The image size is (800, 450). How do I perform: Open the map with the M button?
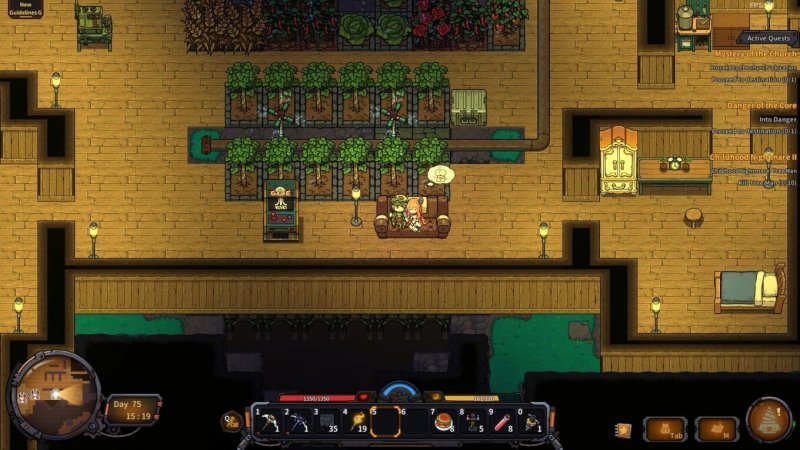[x=717, y=429]
